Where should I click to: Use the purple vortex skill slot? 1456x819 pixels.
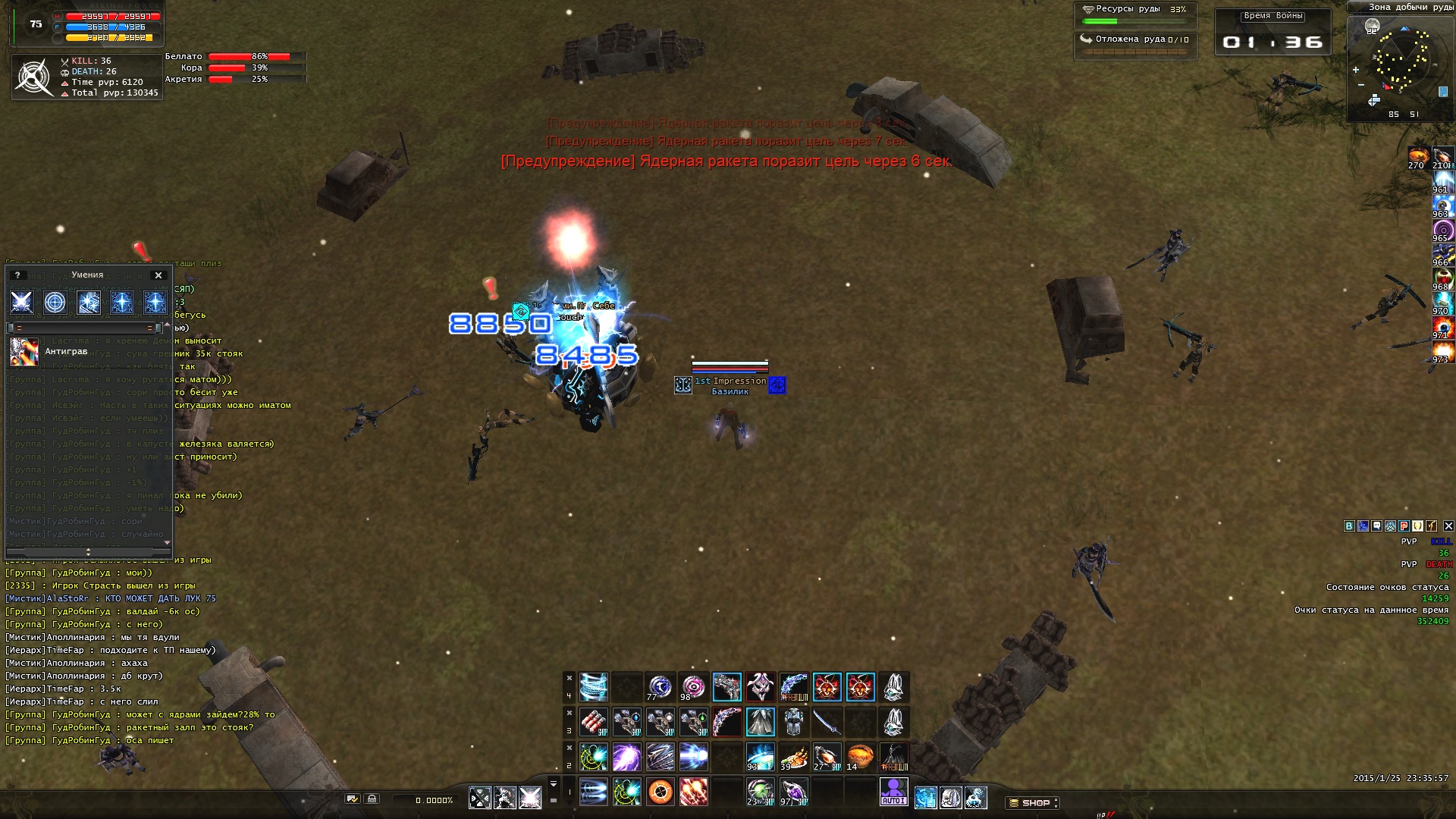click(x=627, y=757)
